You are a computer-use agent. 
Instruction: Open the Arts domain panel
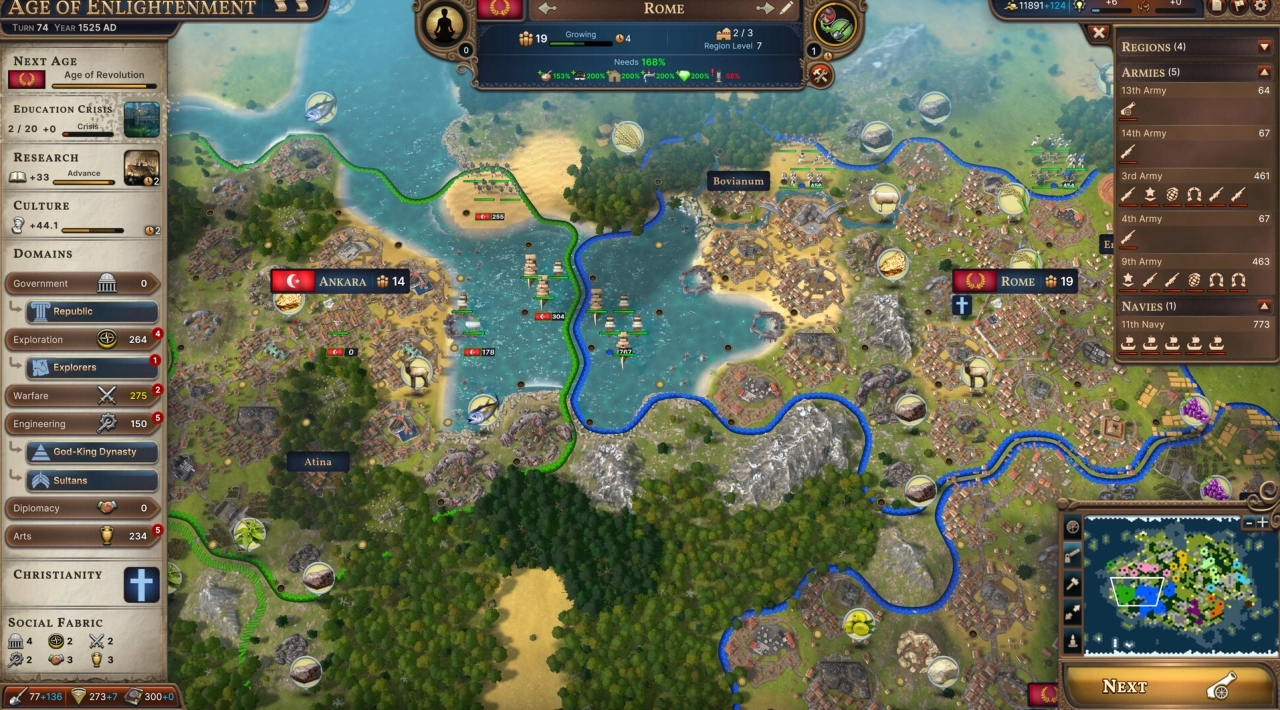[82, 536]
